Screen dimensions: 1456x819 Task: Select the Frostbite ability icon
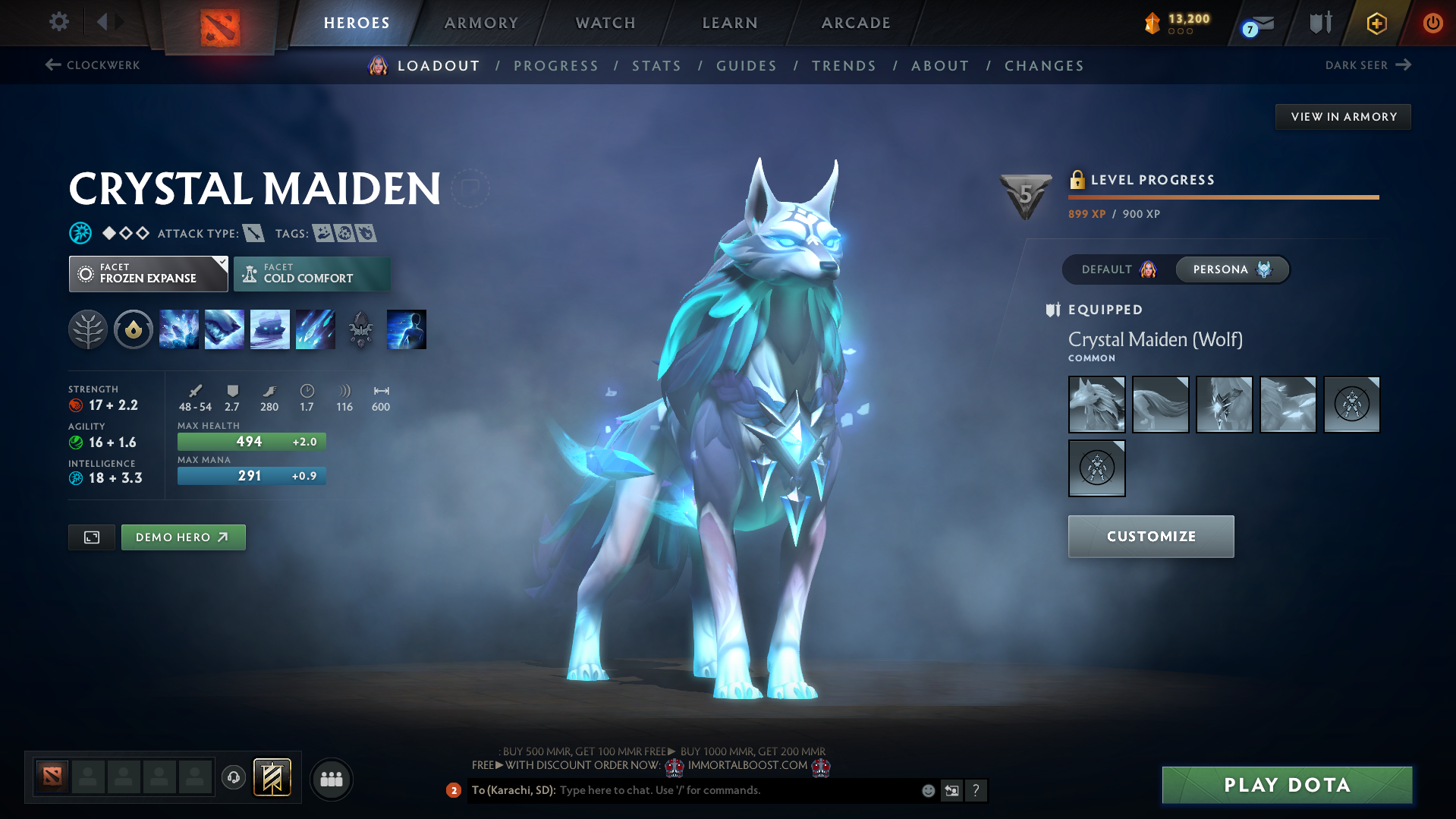click(x=225, y=329)
